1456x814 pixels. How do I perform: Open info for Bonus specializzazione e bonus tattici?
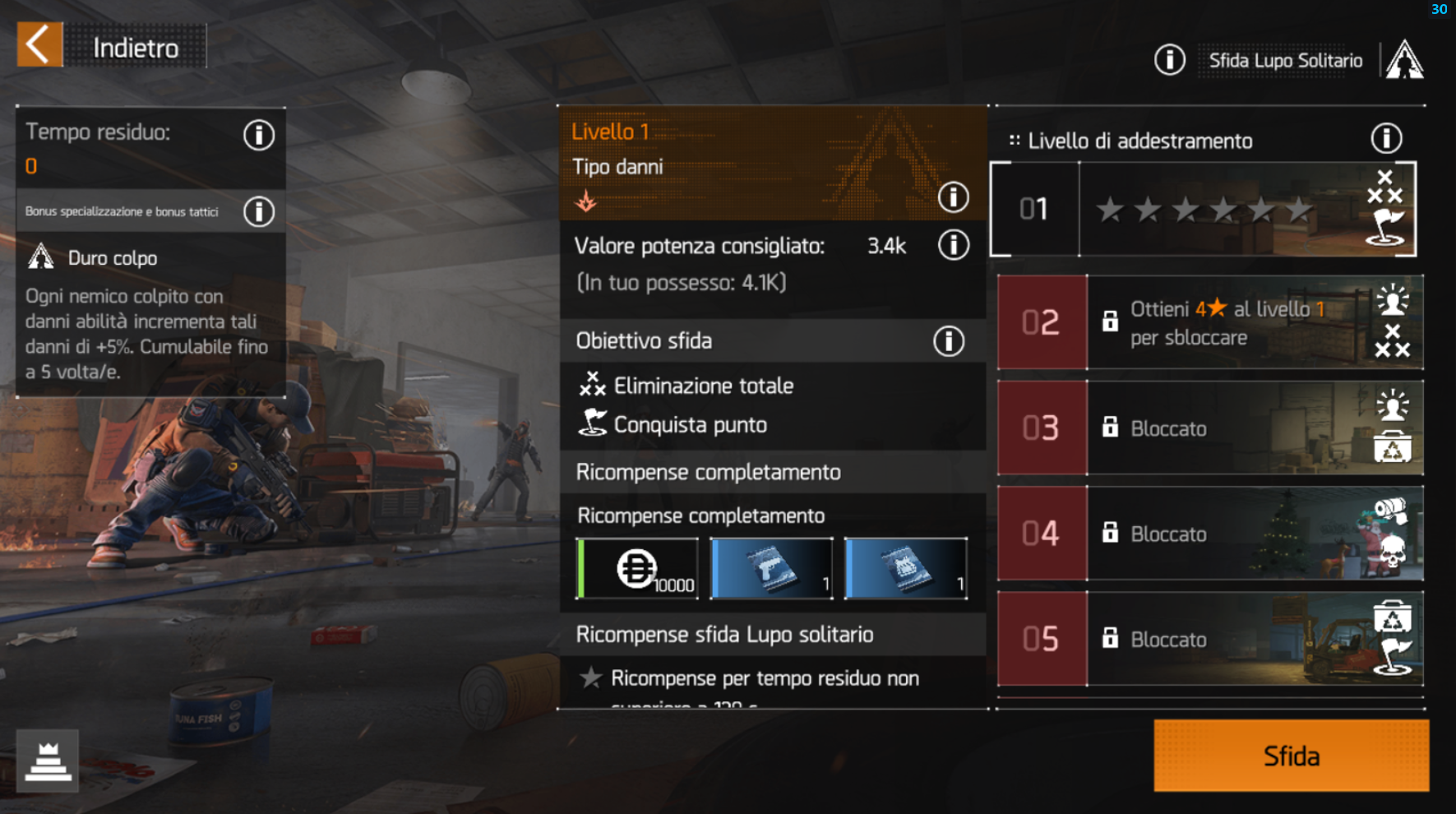(258, 212)
